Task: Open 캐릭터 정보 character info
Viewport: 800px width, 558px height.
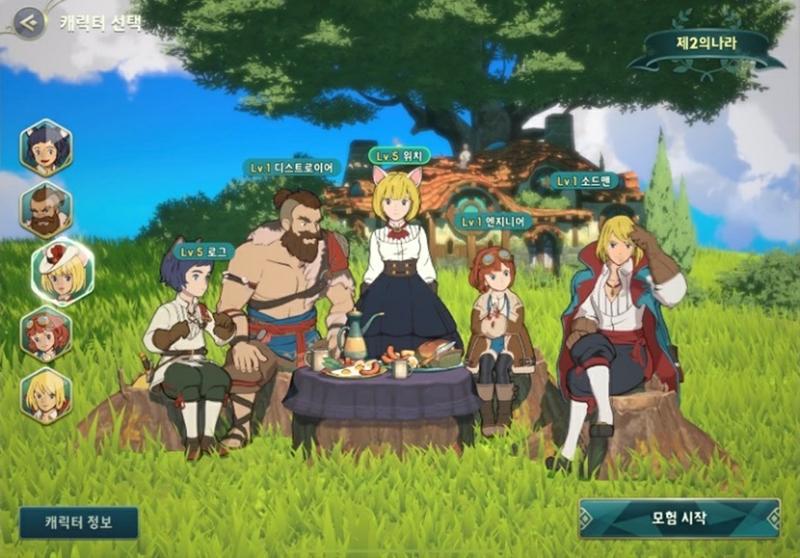Action: point(79,522)
